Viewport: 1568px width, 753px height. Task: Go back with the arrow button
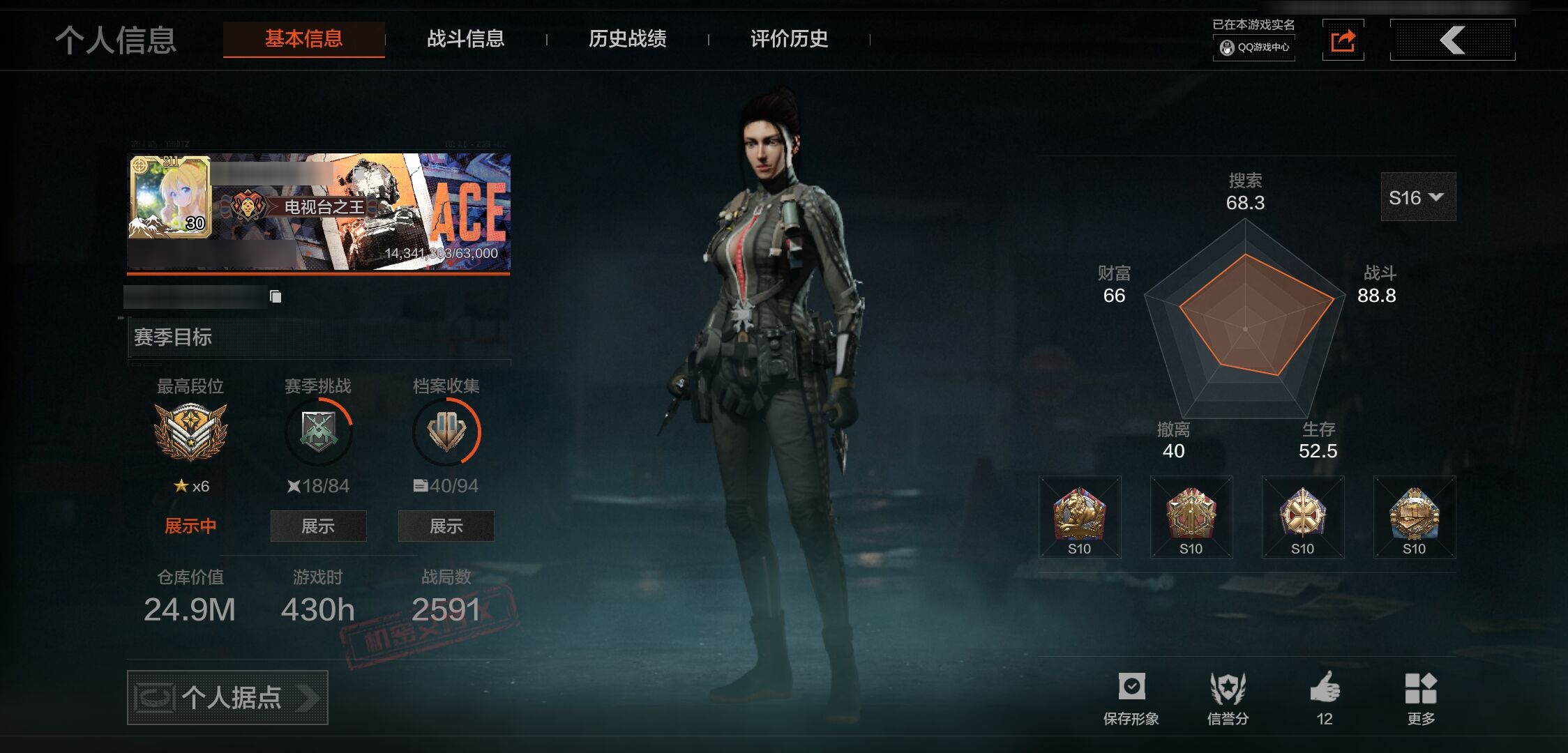(1452, 40)
